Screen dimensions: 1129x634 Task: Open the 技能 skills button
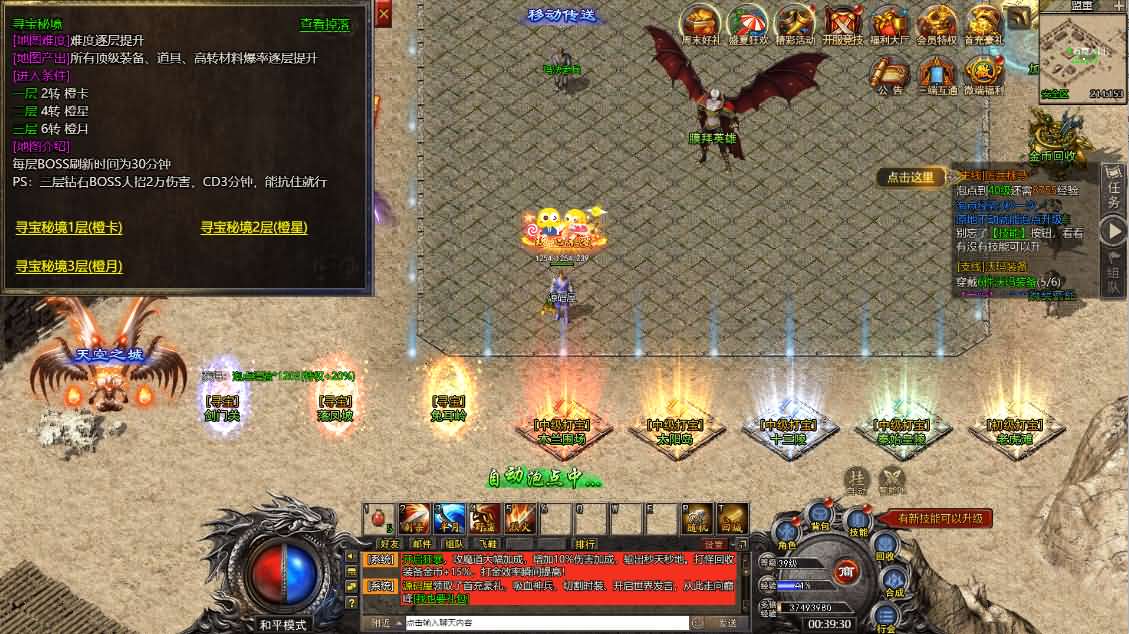pos(858,524)
